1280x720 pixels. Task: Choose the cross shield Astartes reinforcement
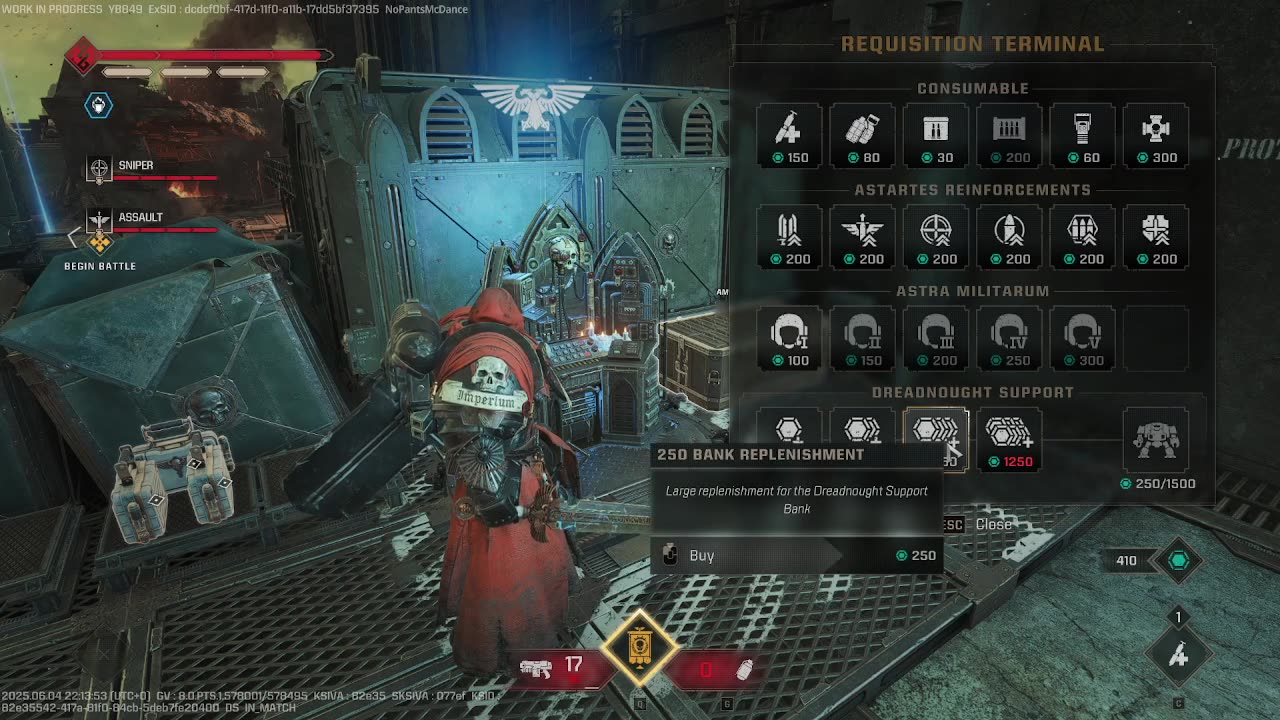[1155, 237]
